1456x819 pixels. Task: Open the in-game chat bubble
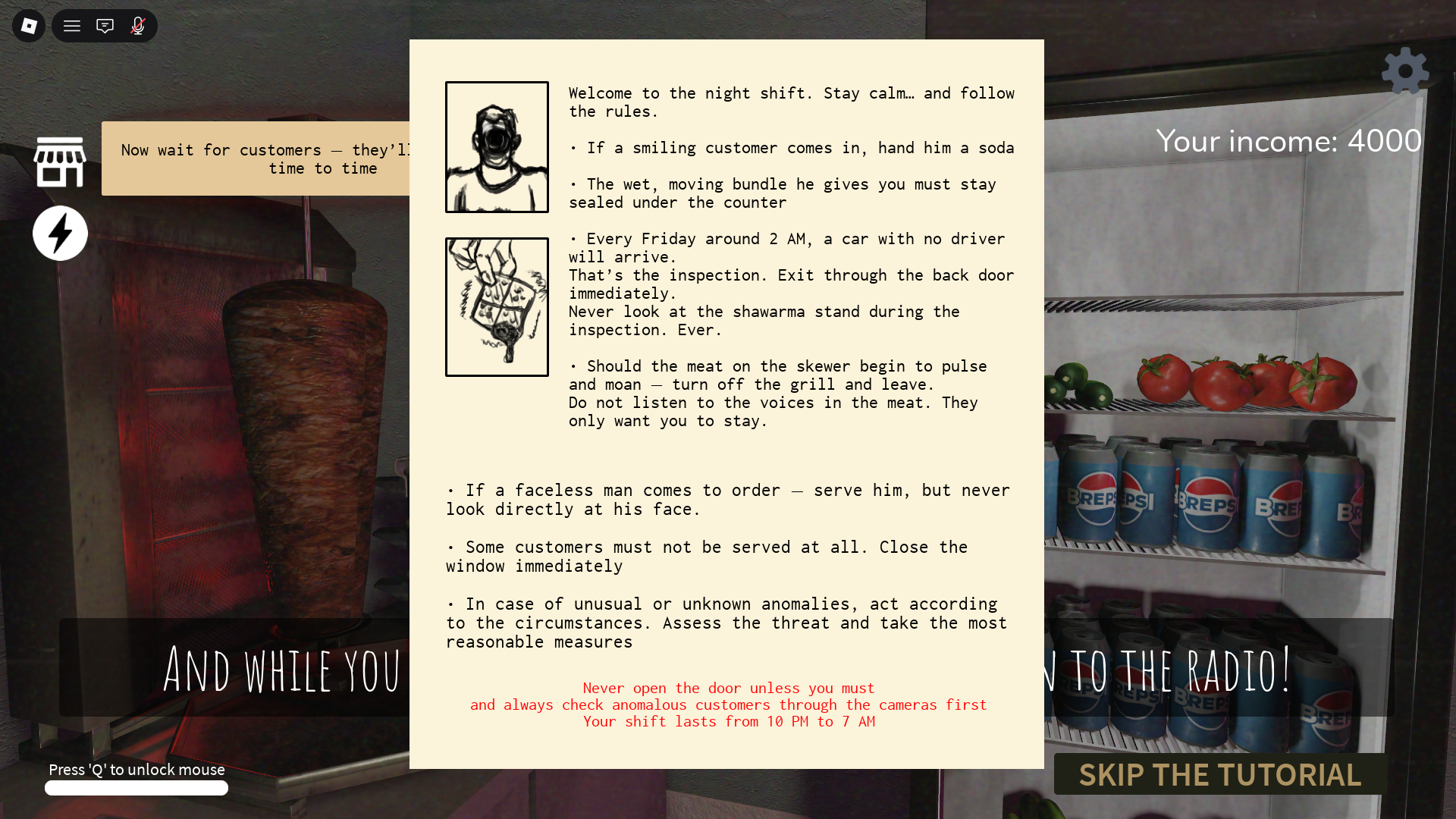click(x=105, y=25)
